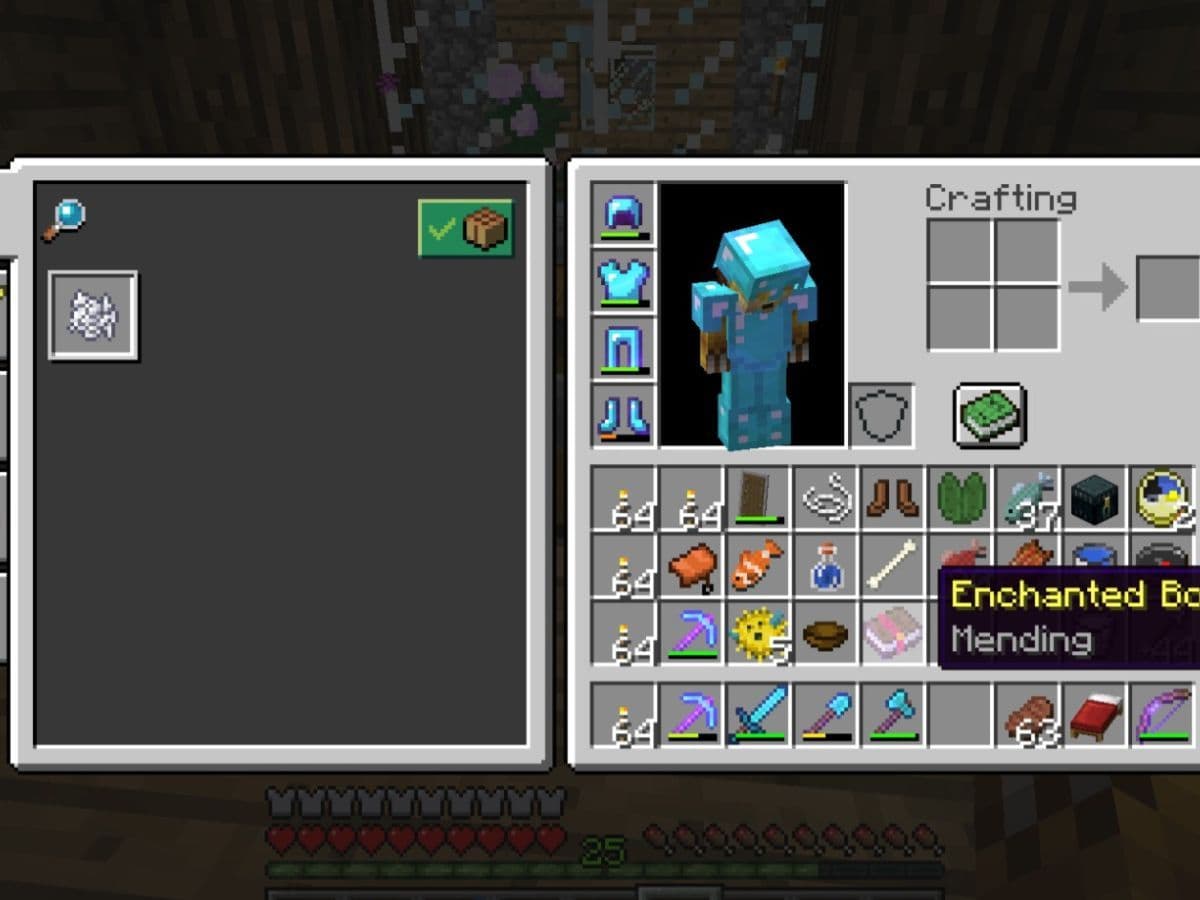Close the green recipe book button

pos(989,414)
